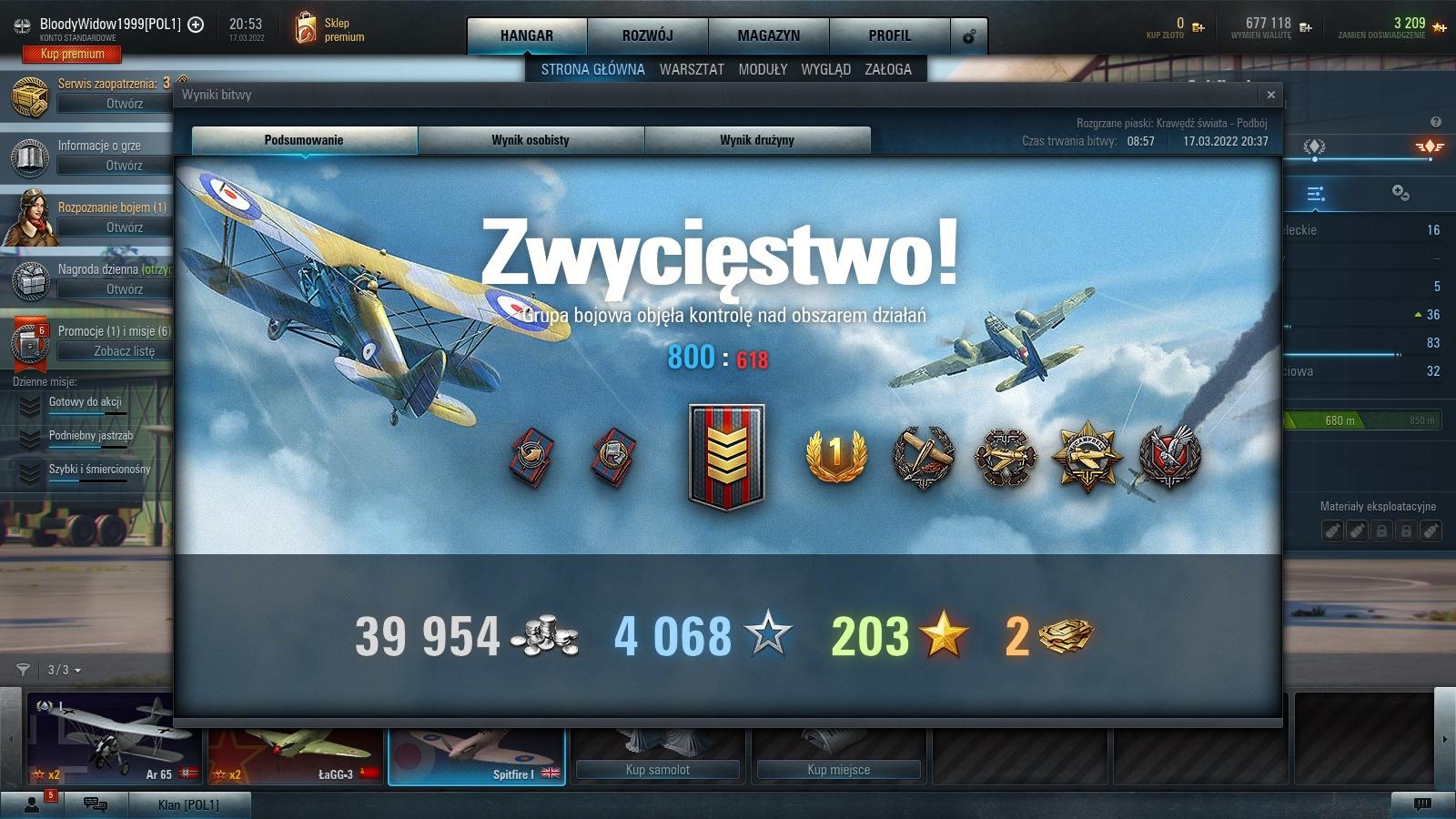Switch to the Wynik osobisty tab
Viewport: 1456px width, 819px height.
(x=531, y=140)
